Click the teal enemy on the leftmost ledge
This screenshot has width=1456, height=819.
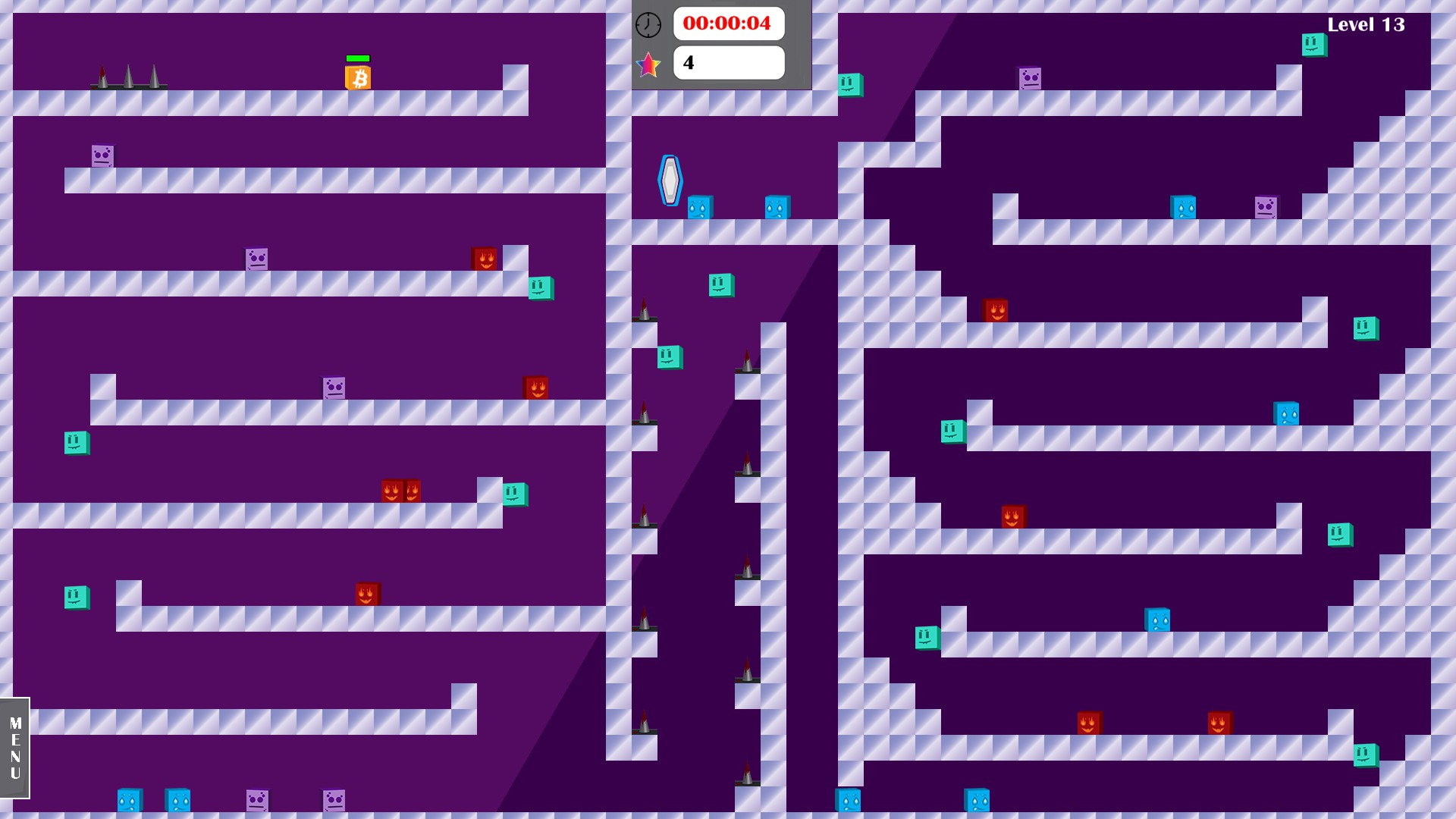coord(75,444)
